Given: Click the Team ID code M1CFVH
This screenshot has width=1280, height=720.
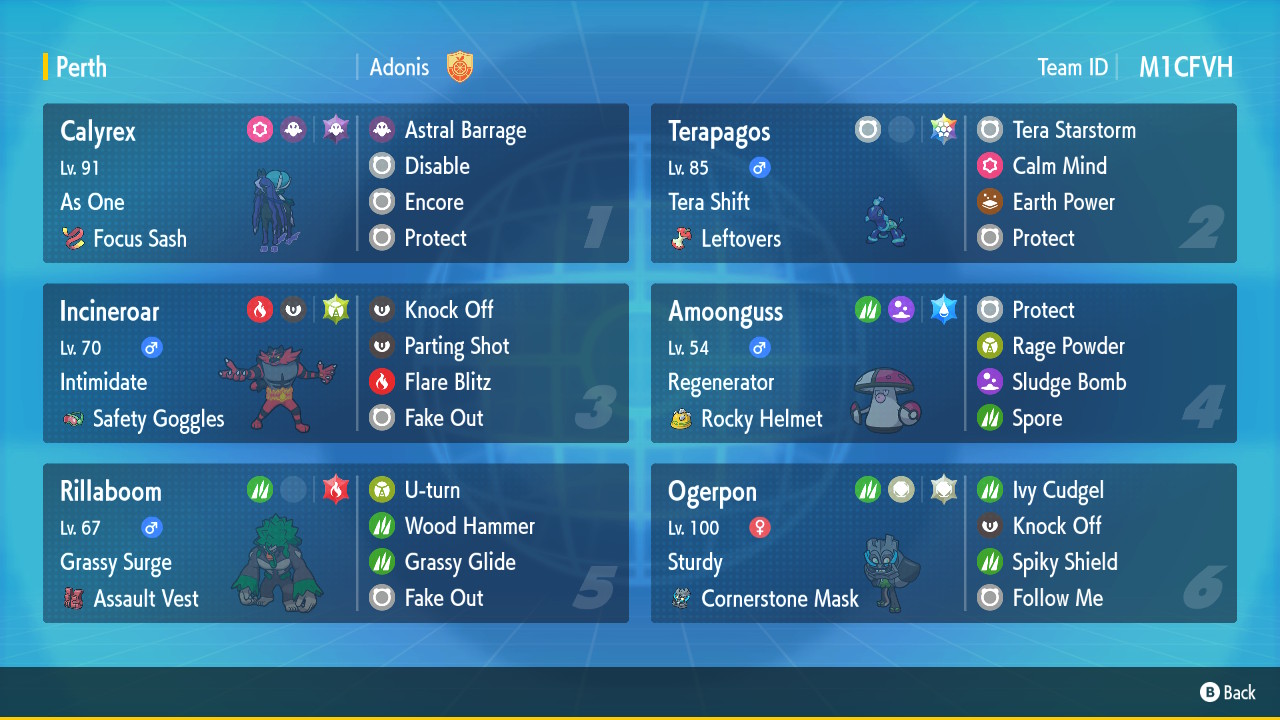Looking at the screenshot, I should (x=1185, y=67).
